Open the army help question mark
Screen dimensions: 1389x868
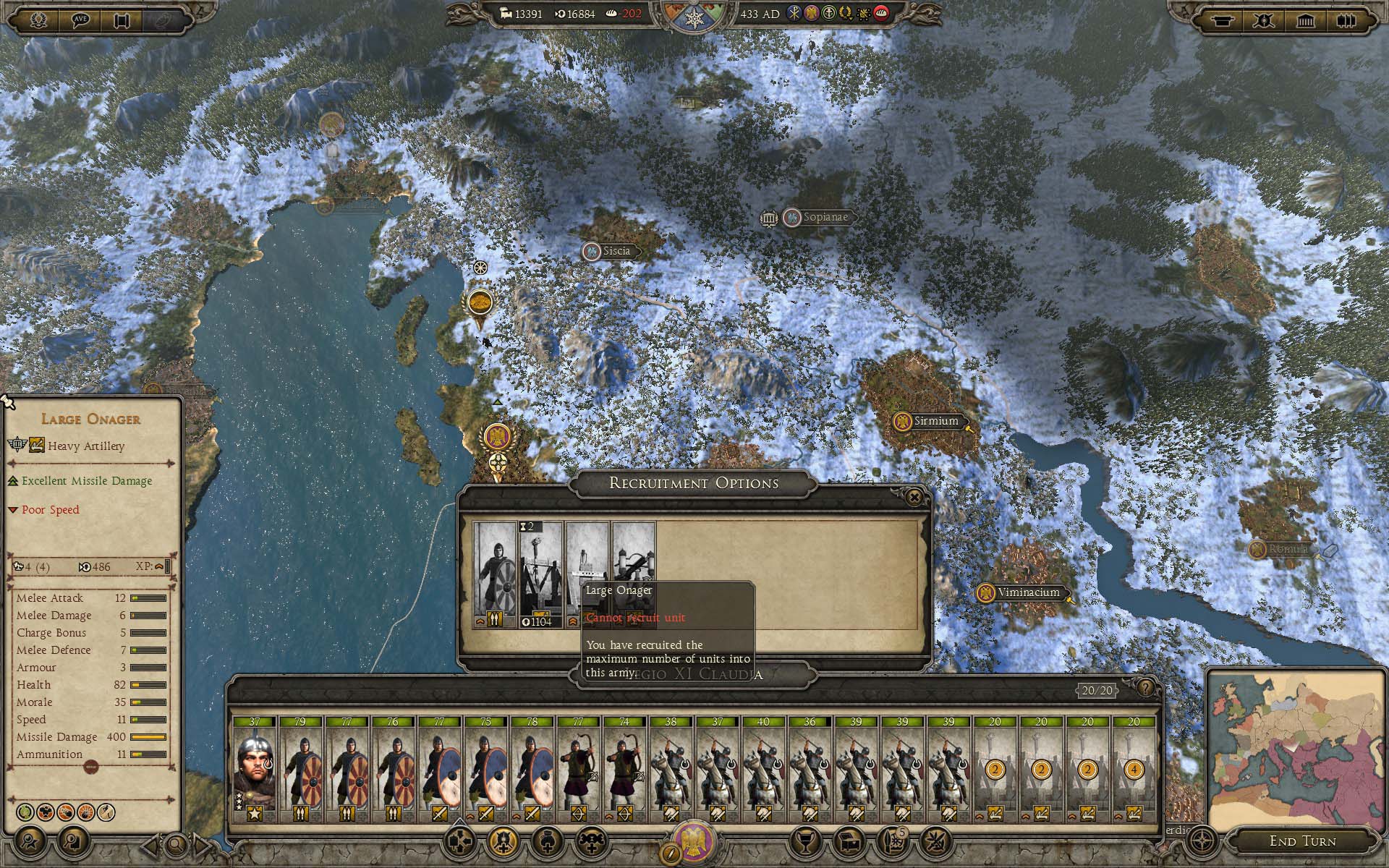pos(1145,687)
